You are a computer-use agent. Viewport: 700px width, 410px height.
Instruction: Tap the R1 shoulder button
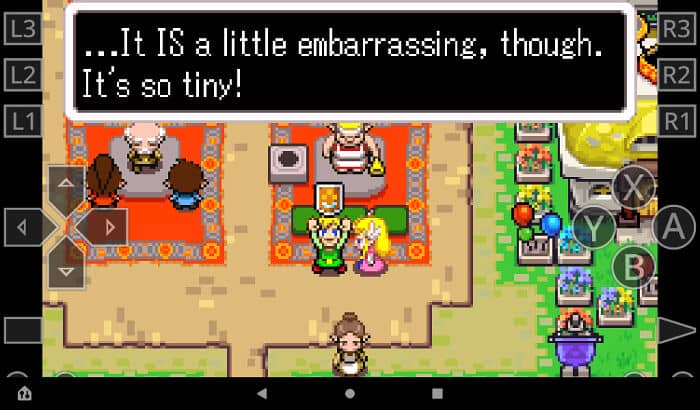(677, 121)
